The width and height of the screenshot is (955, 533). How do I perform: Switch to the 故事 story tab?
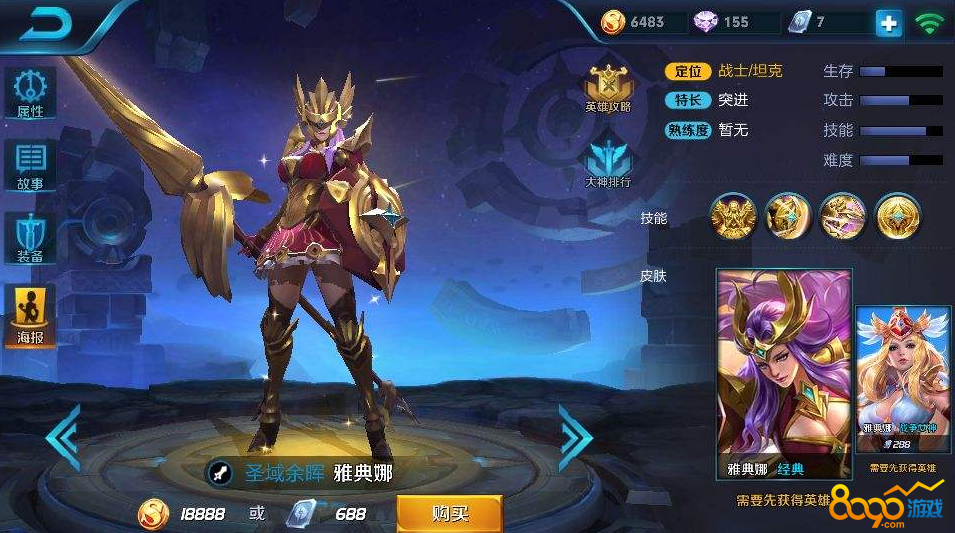[30, 166]
